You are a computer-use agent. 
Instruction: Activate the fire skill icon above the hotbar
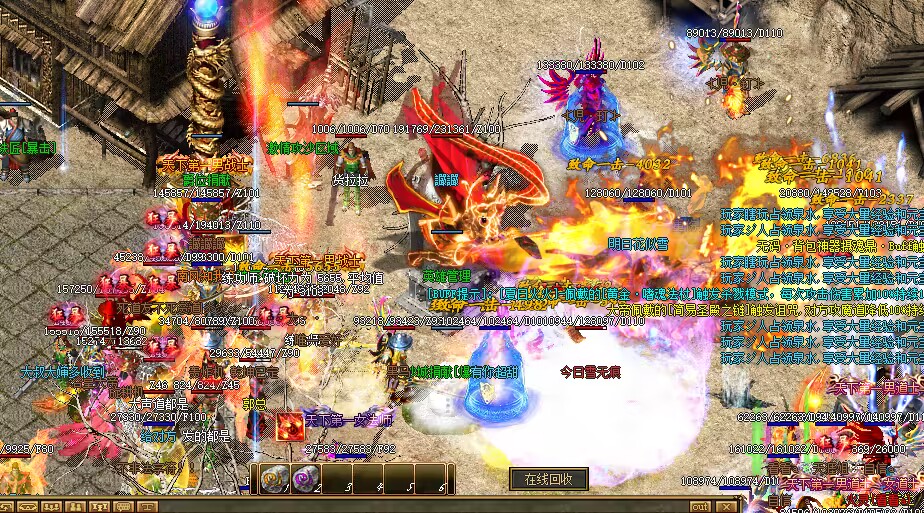click(290, 427)
